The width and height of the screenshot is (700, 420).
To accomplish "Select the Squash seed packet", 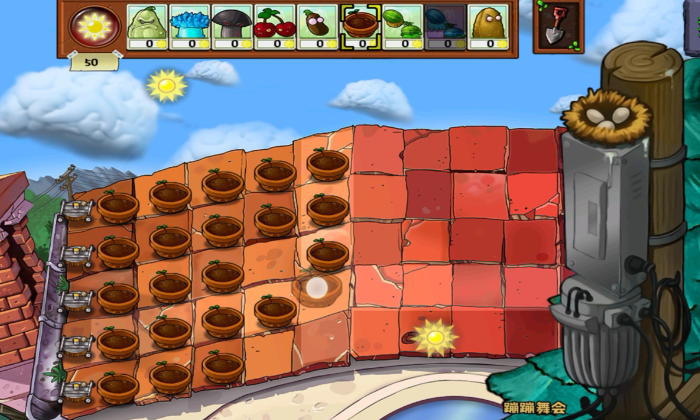I will [147, 26].
